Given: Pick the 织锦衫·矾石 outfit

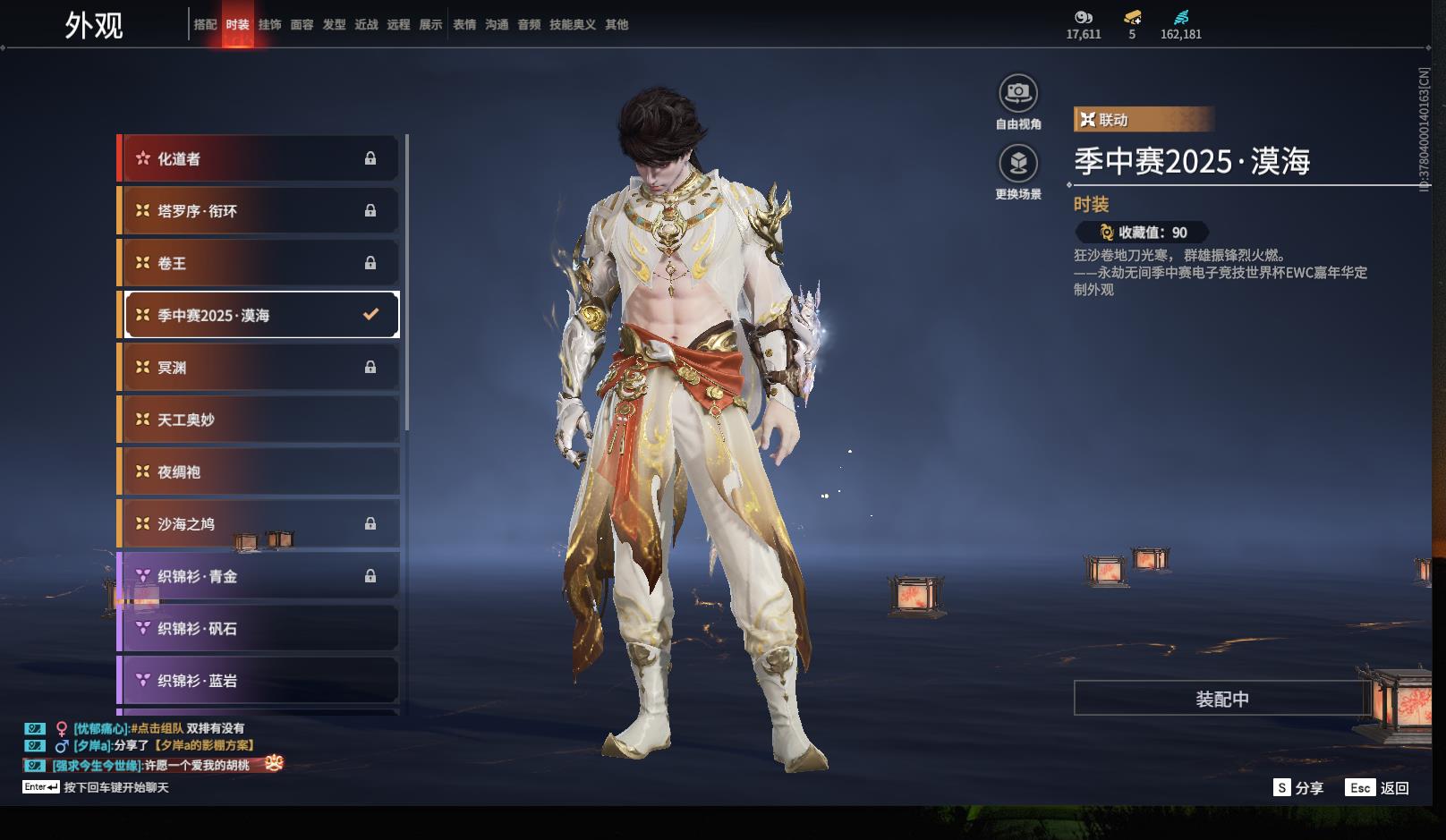Looking at the screenshot, I should pos(259,629).
